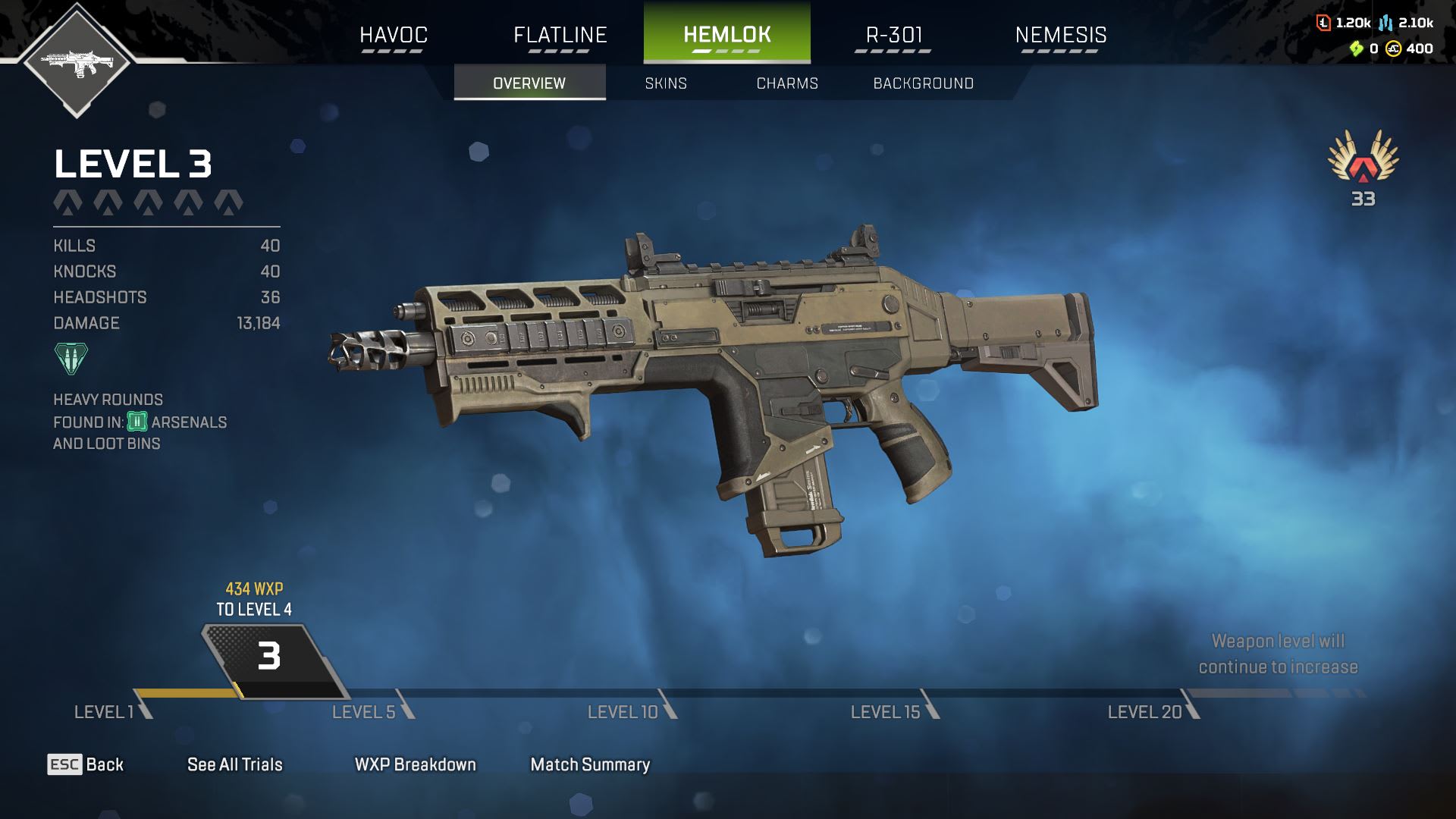Image resolution: width=1456 pixels, height=819 pixels.
Task: Switch to the CHARMS sub-tab
Action: point(787,83)
